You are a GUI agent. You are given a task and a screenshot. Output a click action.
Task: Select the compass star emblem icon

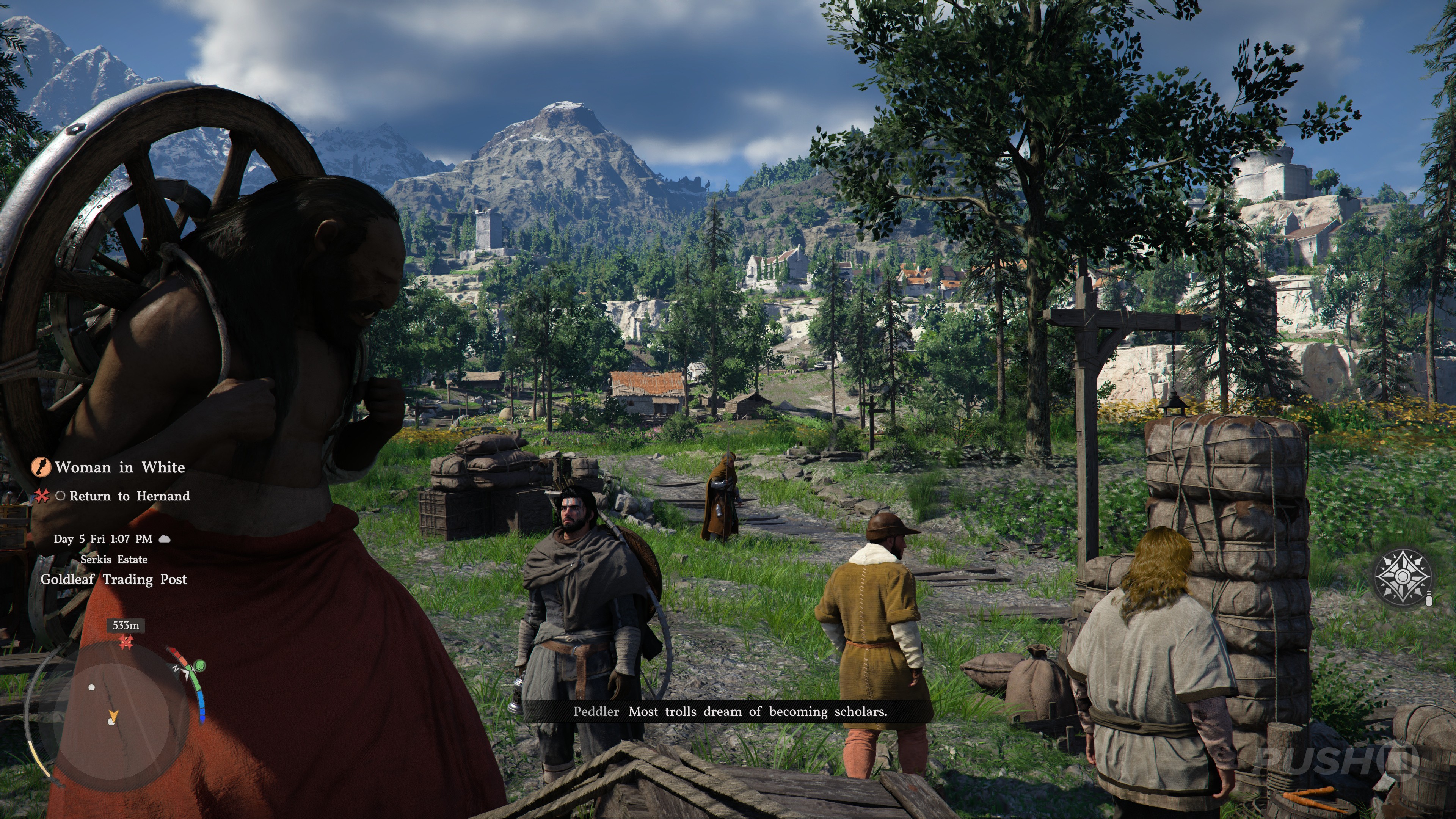point(1403,576)
